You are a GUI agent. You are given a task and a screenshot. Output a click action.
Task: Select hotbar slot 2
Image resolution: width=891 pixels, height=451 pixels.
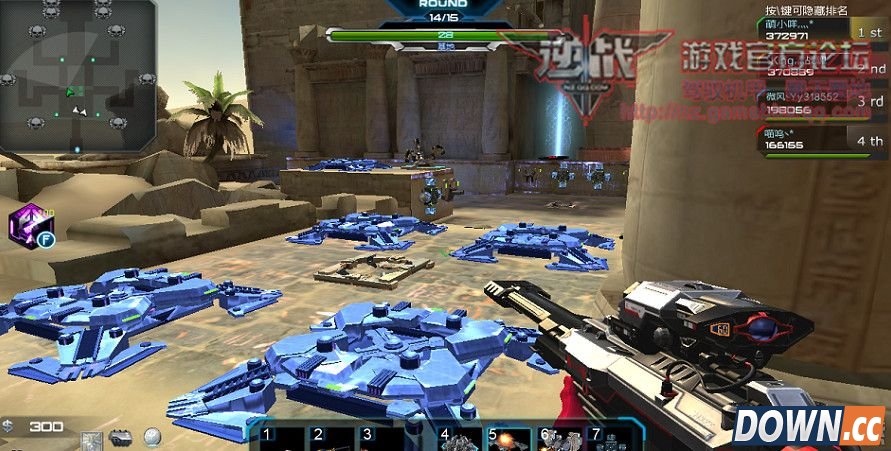coord(332,438)
